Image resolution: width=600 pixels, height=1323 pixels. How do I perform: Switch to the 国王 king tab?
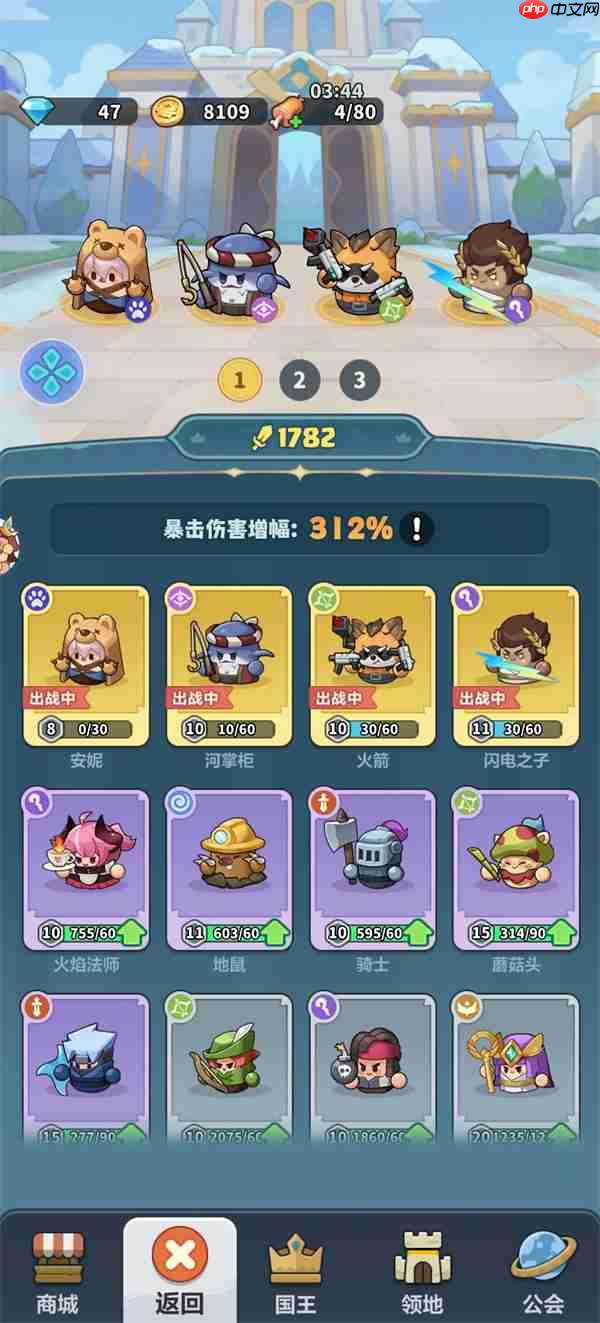click(x=296, y=1270)
